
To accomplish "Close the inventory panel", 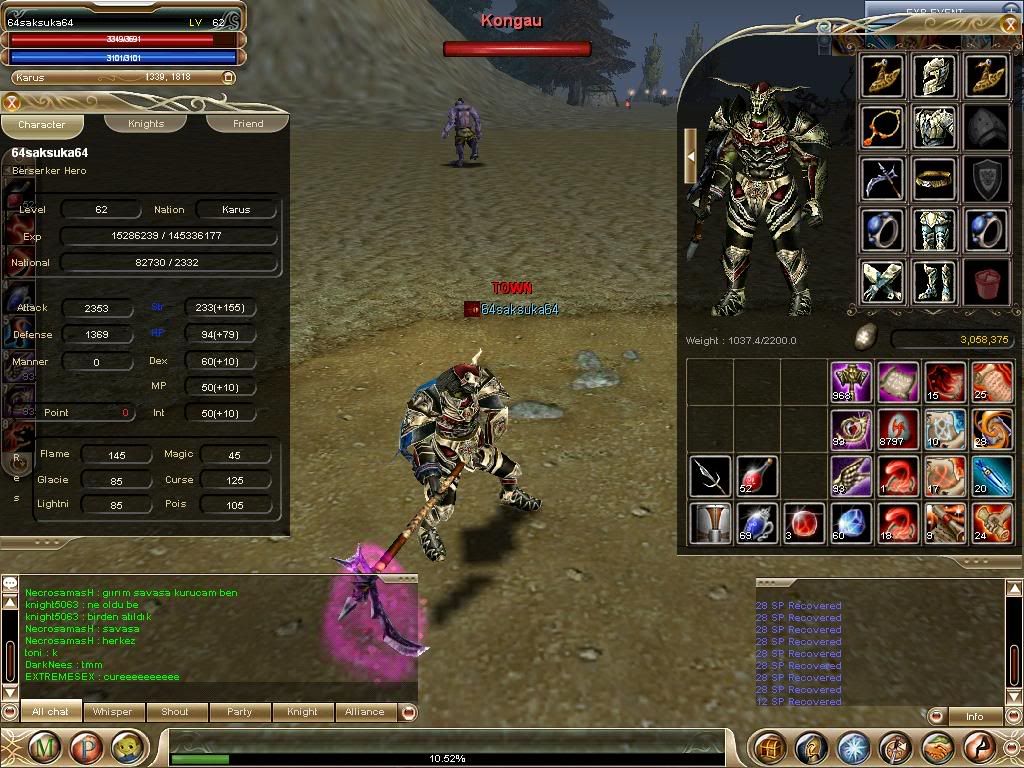I will (1009, 26).
